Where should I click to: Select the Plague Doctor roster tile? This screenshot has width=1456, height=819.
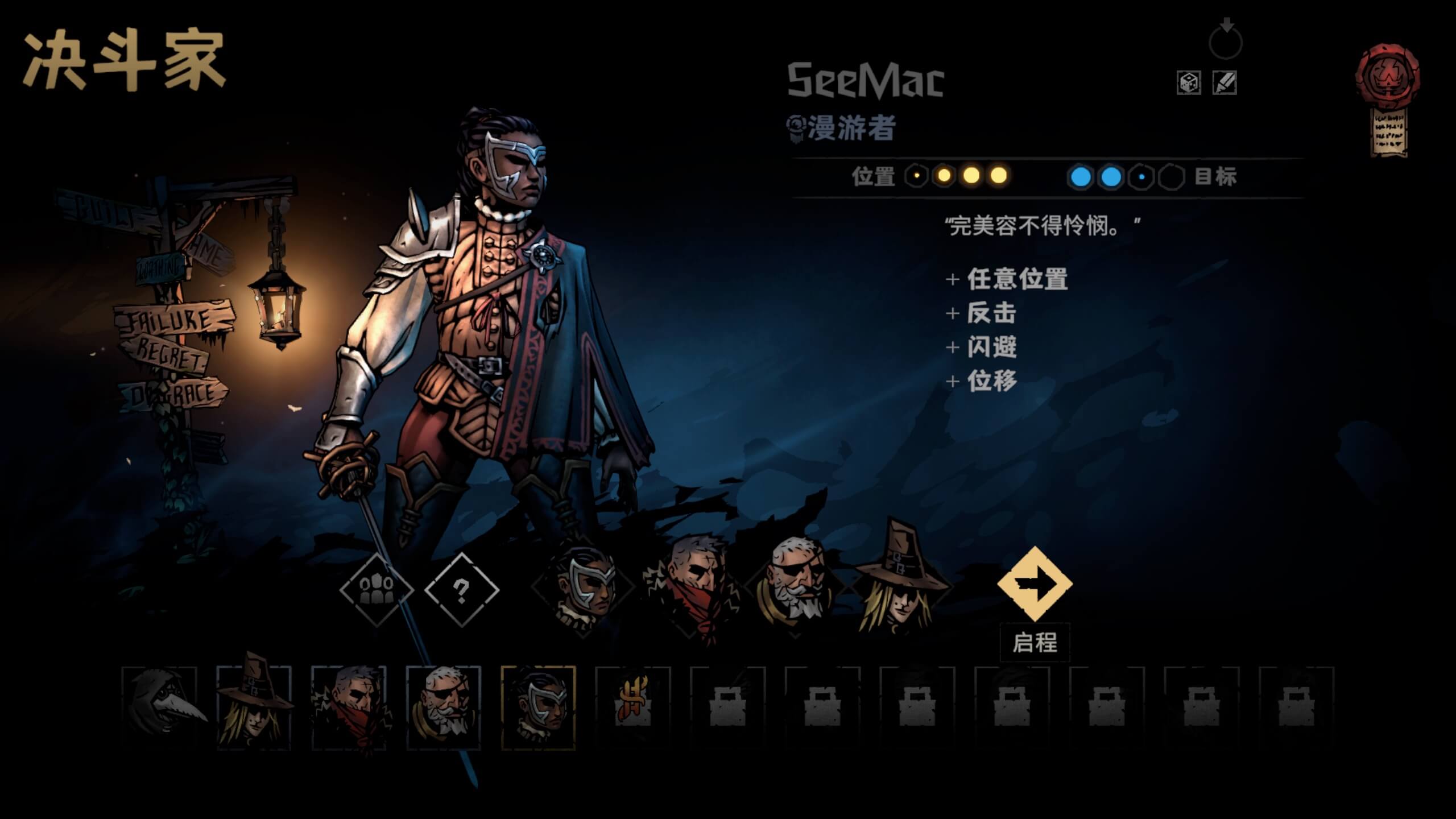[x=160, y=708]
